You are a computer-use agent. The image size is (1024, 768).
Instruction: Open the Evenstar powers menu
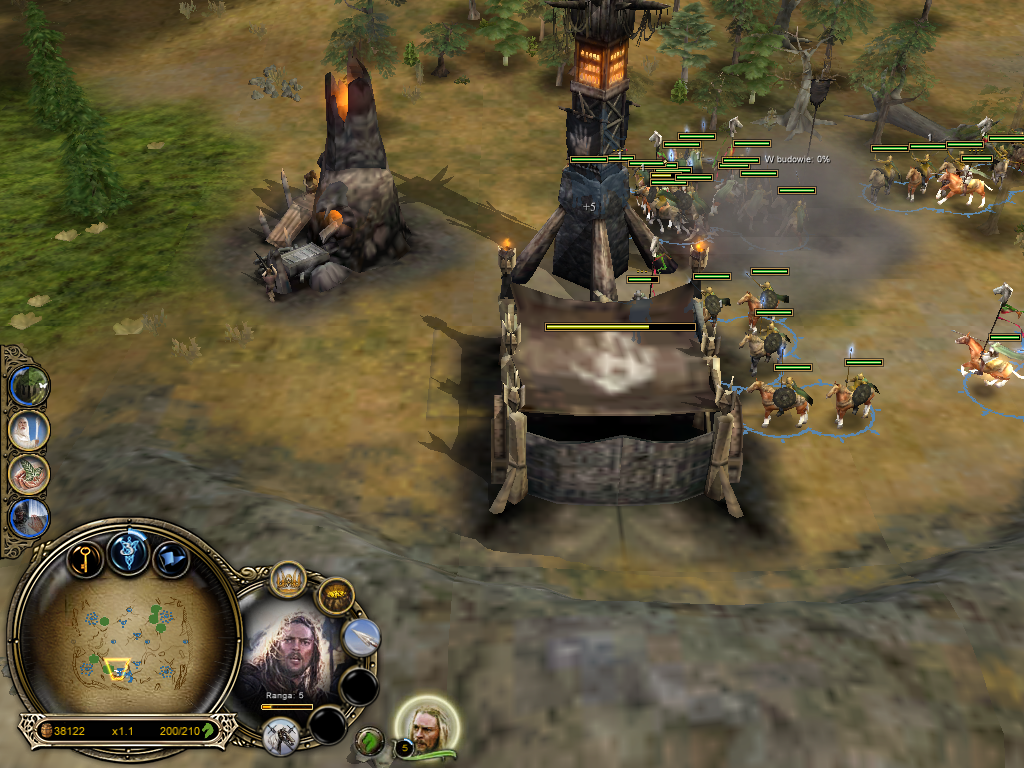(x=128, y=553)
